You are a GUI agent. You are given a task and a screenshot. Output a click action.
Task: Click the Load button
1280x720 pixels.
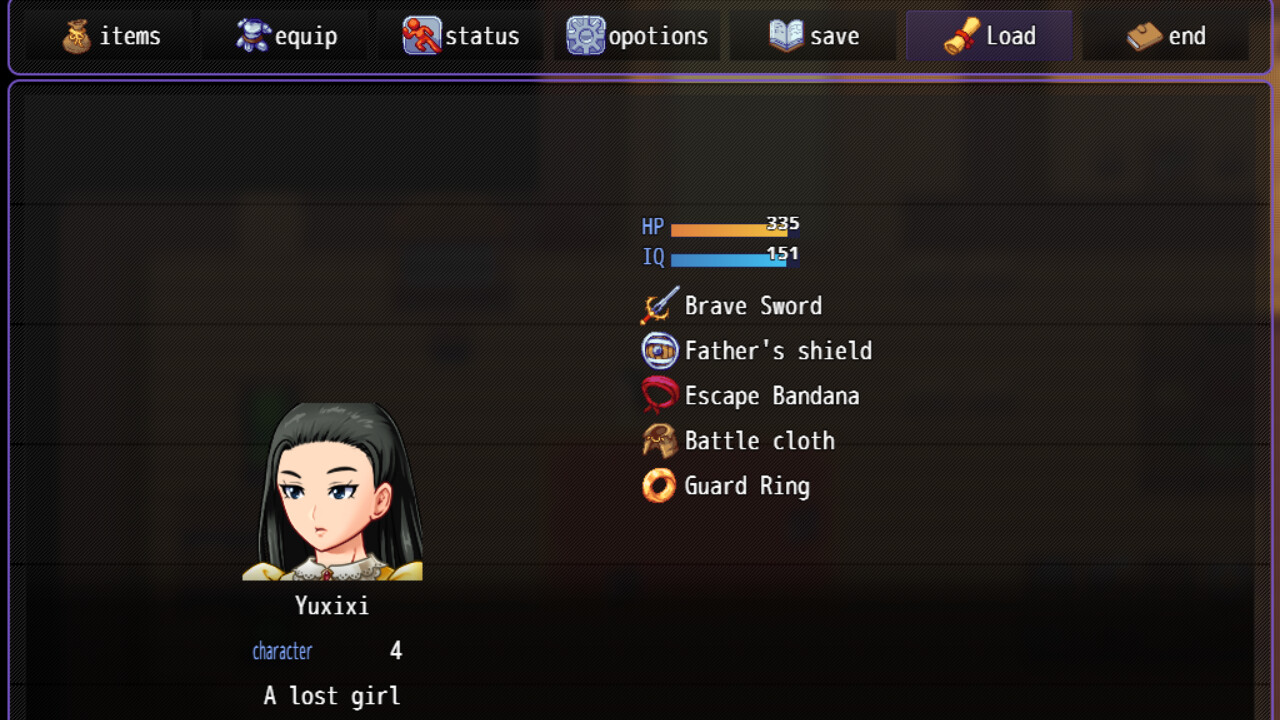tap(988, 35)
